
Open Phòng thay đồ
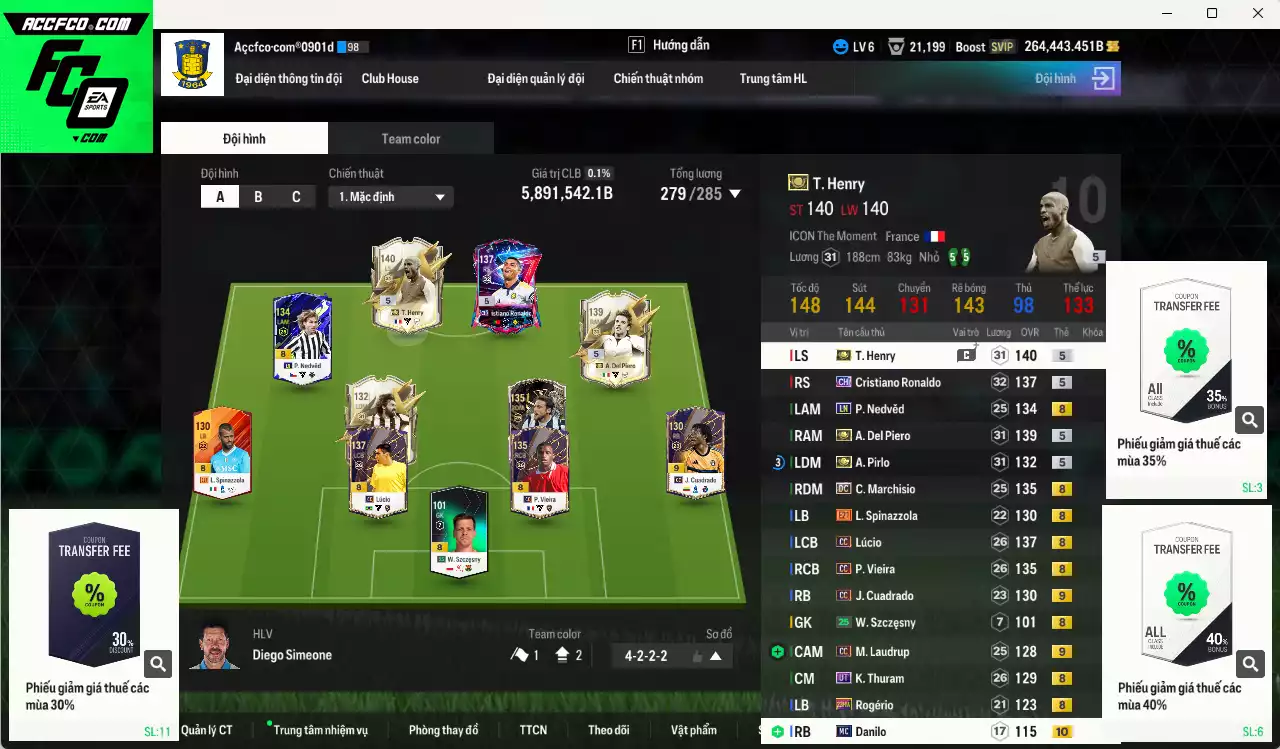[x=444, y=730]
